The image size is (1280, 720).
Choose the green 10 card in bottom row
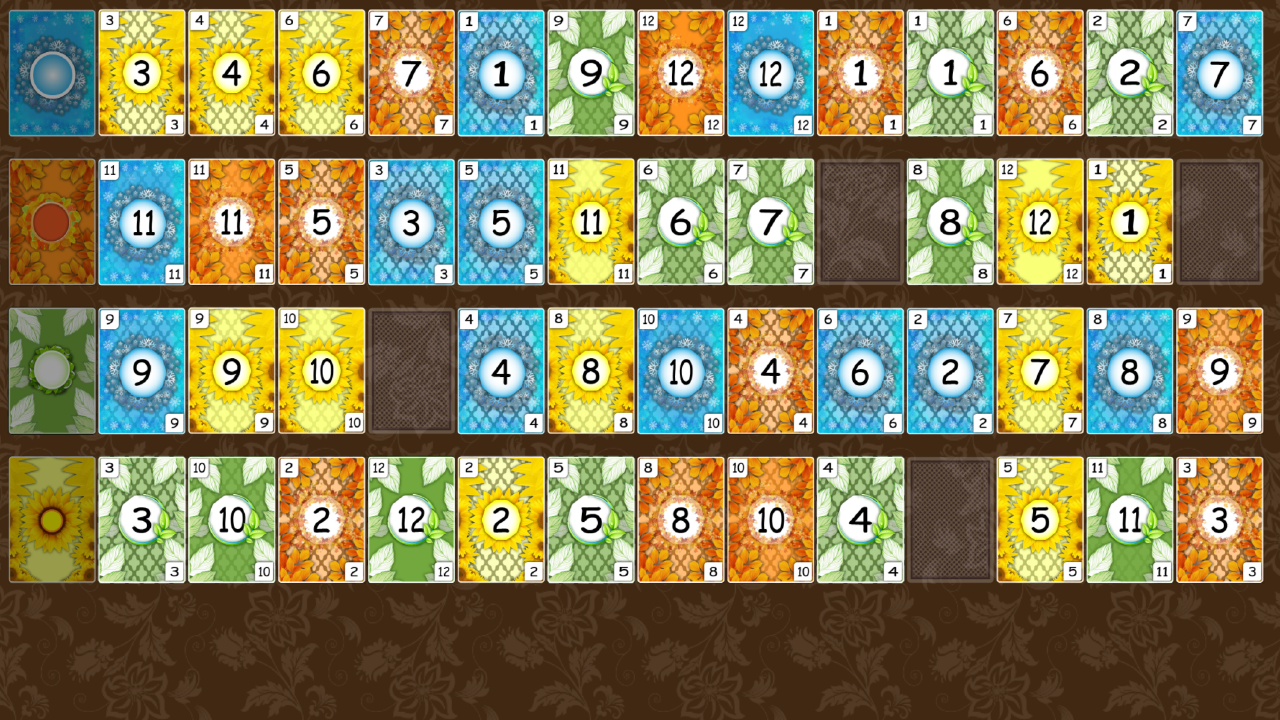pos(232,519)
